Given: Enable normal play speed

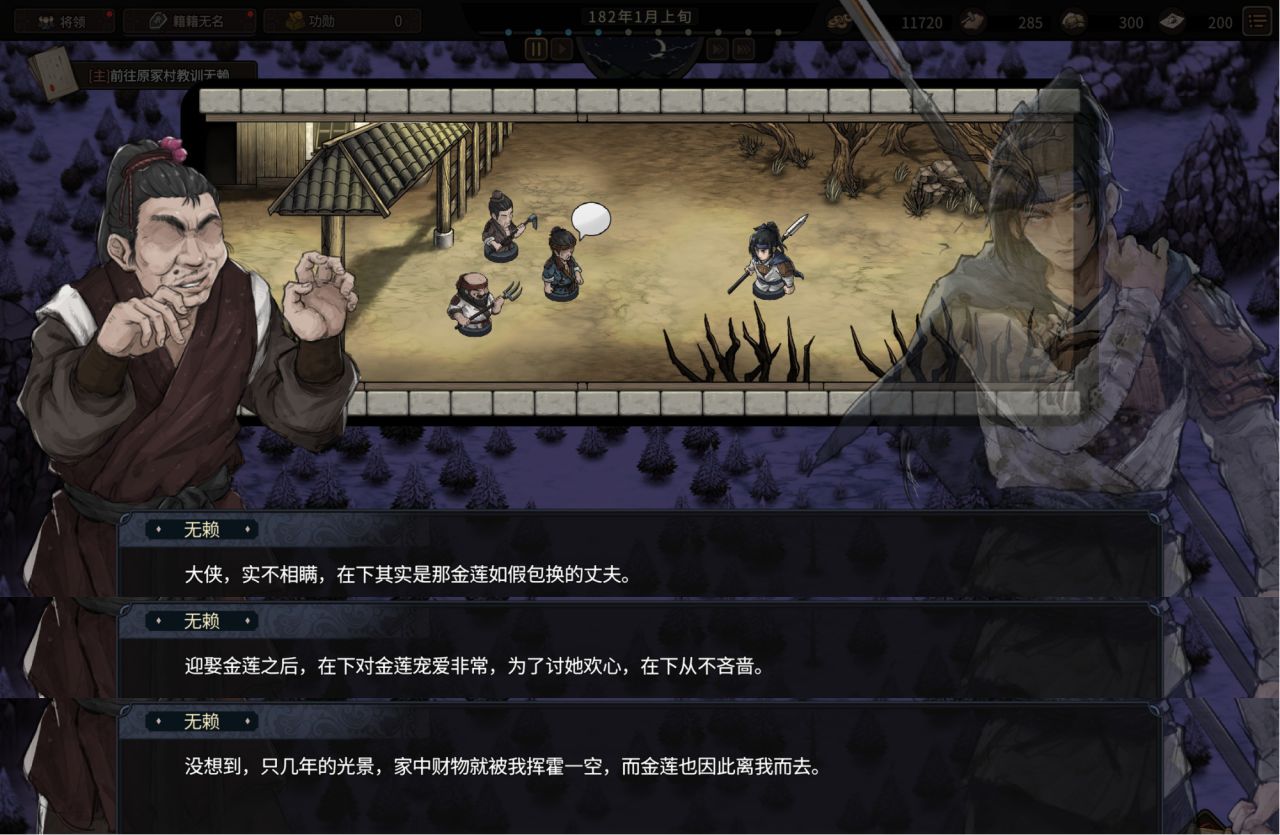Looking at the screenshot, I should coord(562,48).
